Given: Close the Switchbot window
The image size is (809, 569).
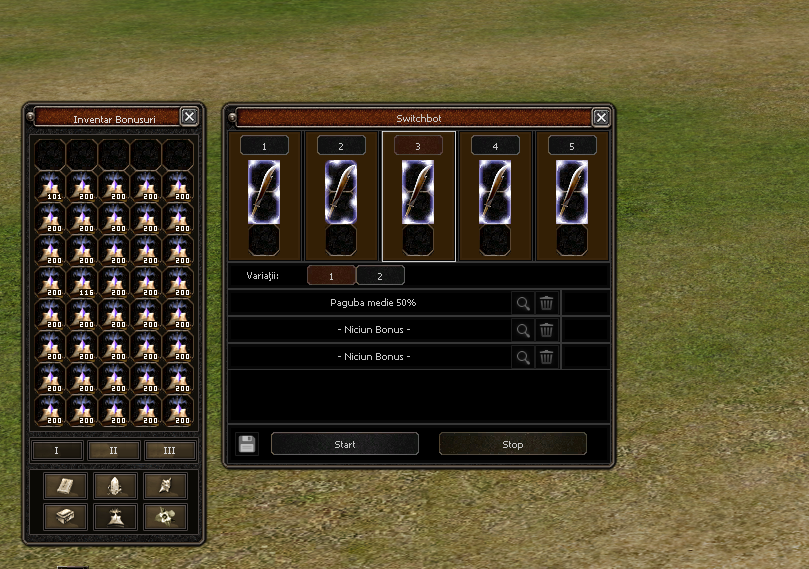Looking at the screenshot, I should (x=601, y=117).
